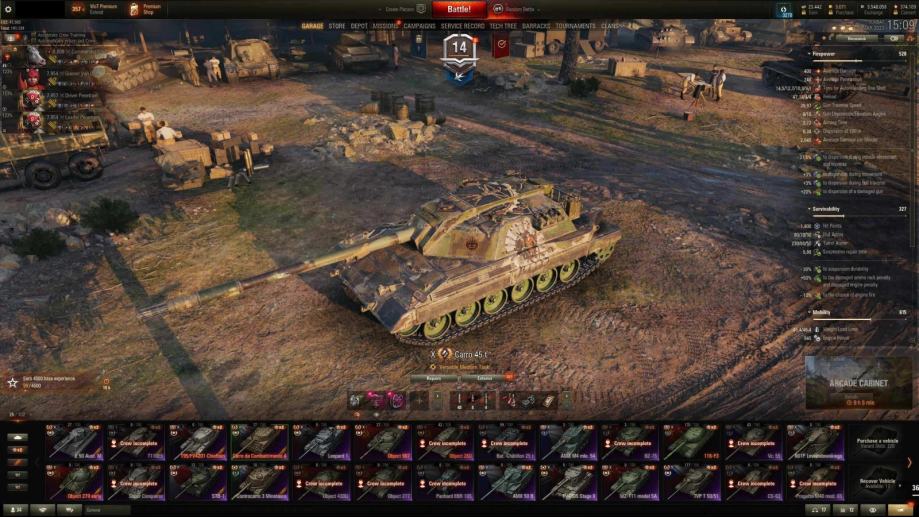Click the Purchase a vehicle tile
The height and width of the screenshot is (517, 919).
click(875, 442)
